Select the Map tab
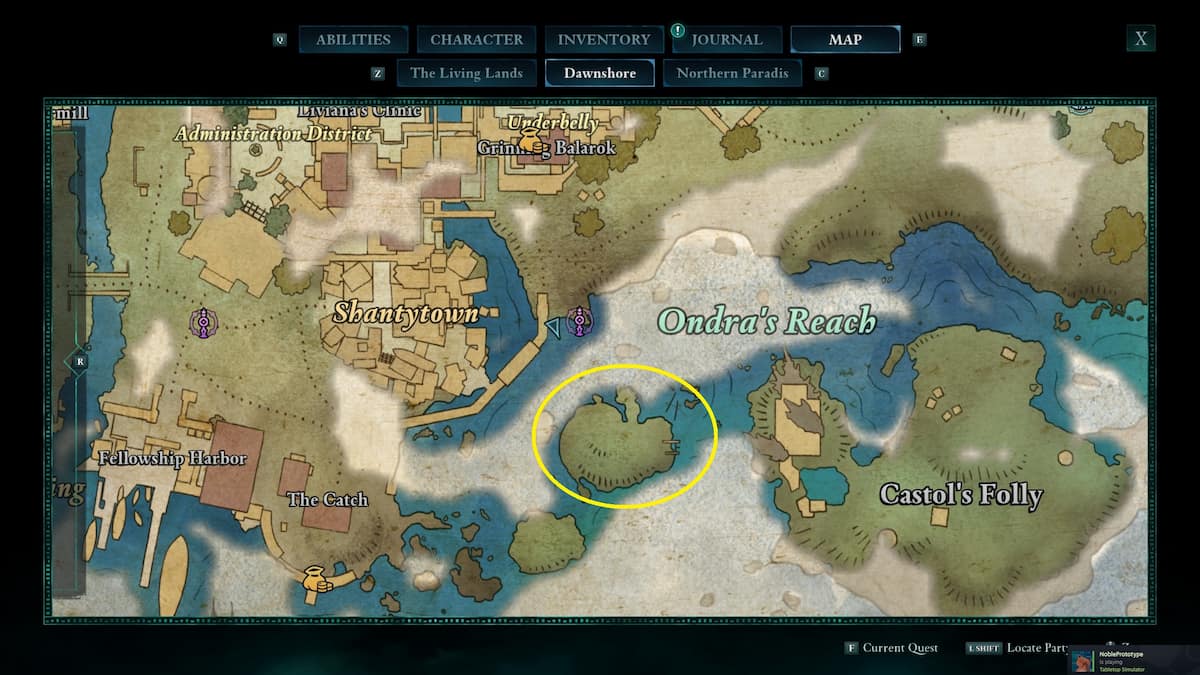The image size is (1200, 675). coord(845,40)
